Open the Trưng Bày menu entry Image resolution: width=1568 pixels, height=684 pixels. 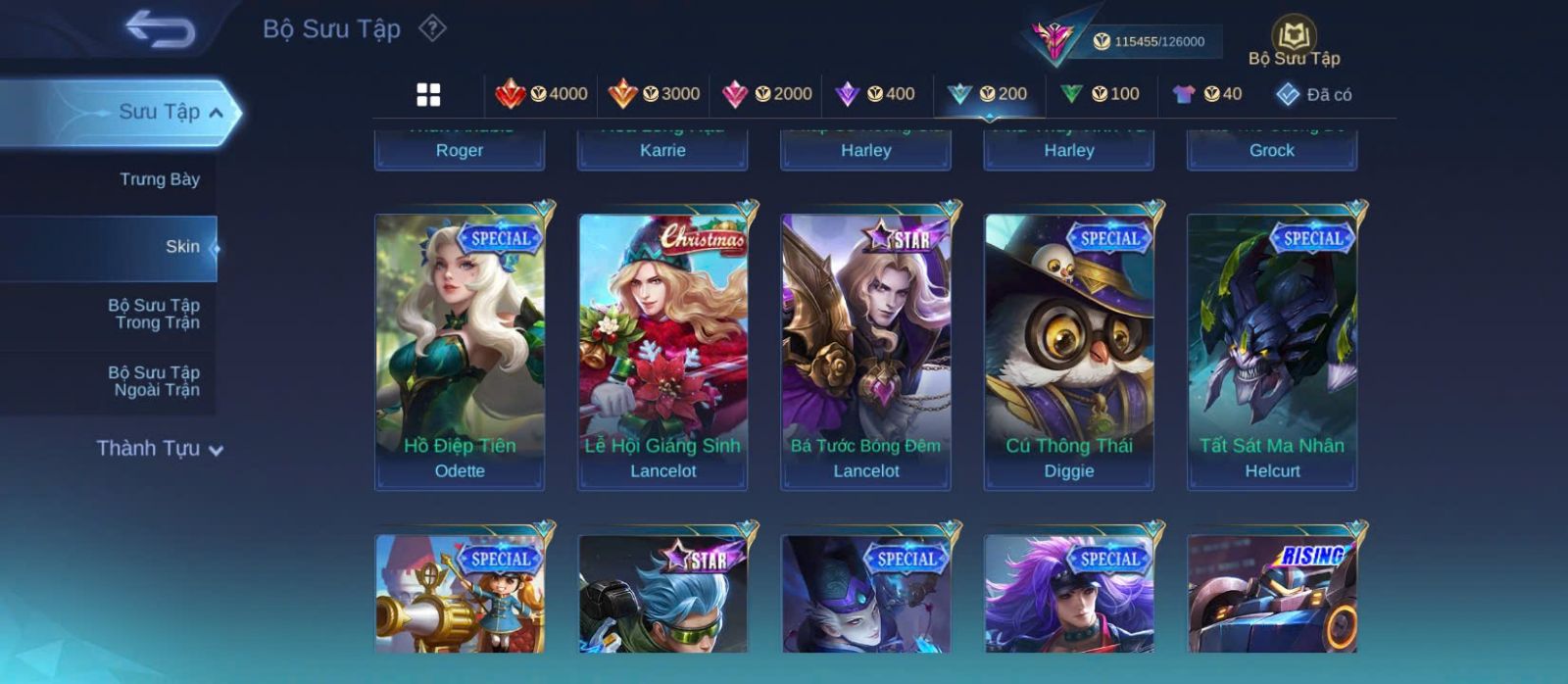pos(159,179)
